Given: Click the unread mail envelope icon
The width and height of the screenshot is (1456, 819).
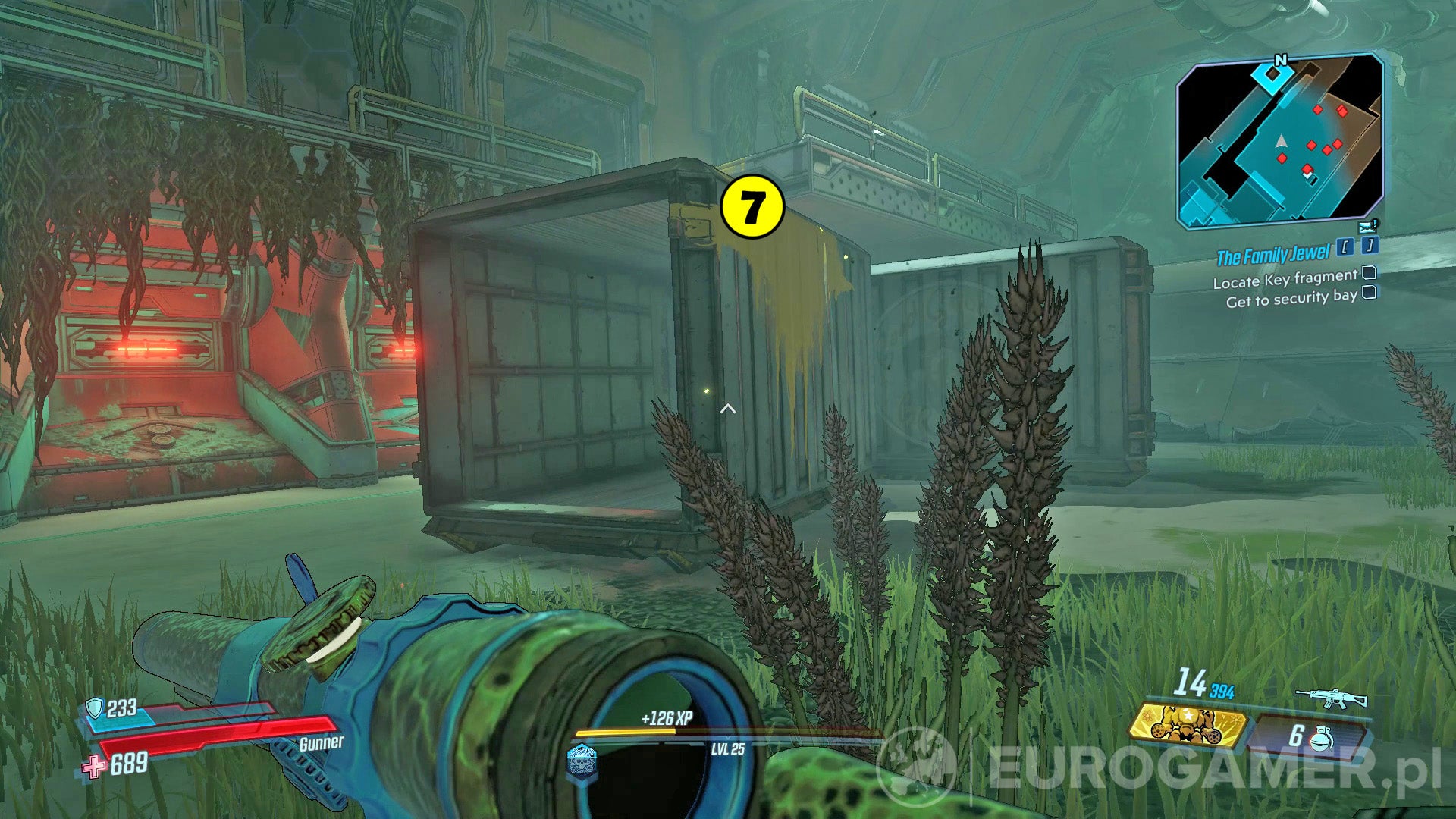Looking at the screenshot, I should [1367, 227].
